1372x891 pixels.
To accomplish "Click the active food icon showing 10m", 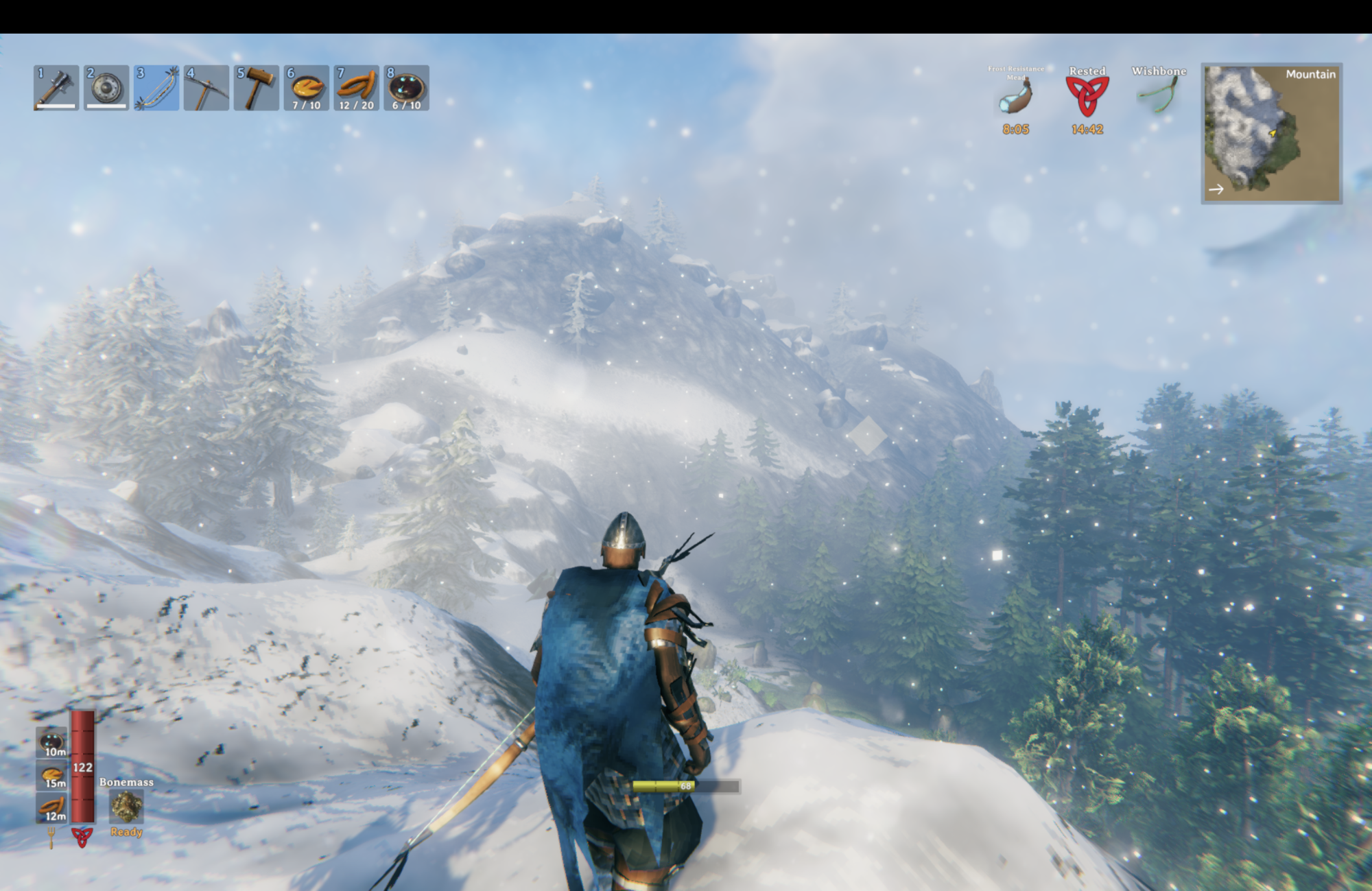I will (52, 743).
